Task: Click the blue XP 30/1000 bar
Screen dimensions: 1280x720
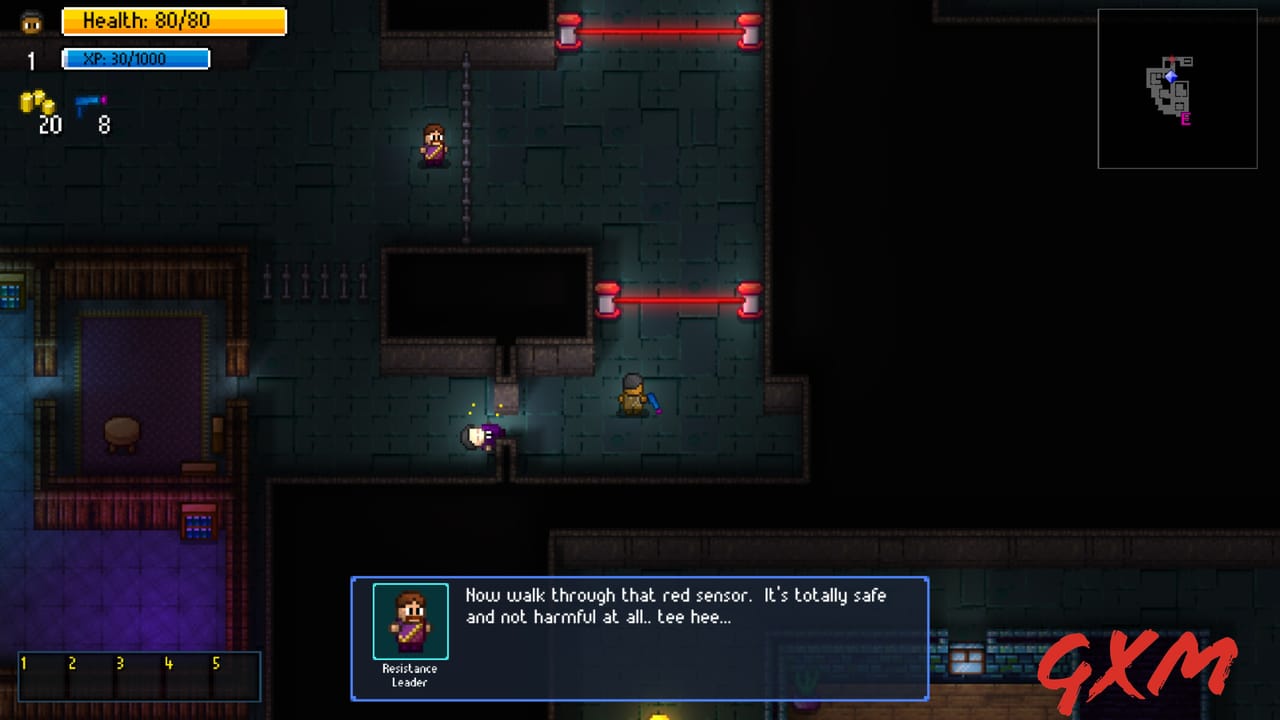Action: coord(135,58)
